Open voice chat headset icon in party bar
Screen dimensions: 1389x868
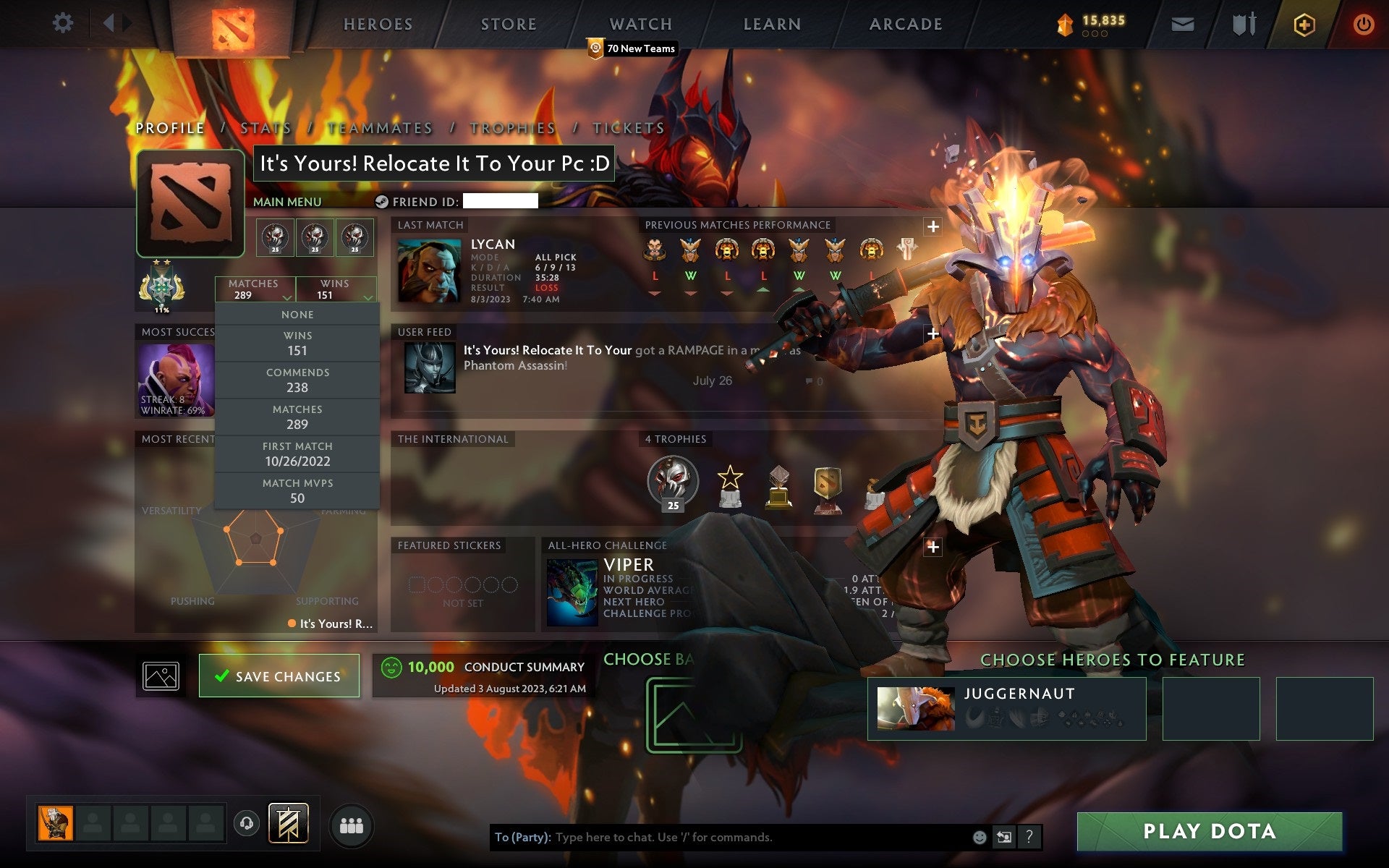[x=246, y=825]
